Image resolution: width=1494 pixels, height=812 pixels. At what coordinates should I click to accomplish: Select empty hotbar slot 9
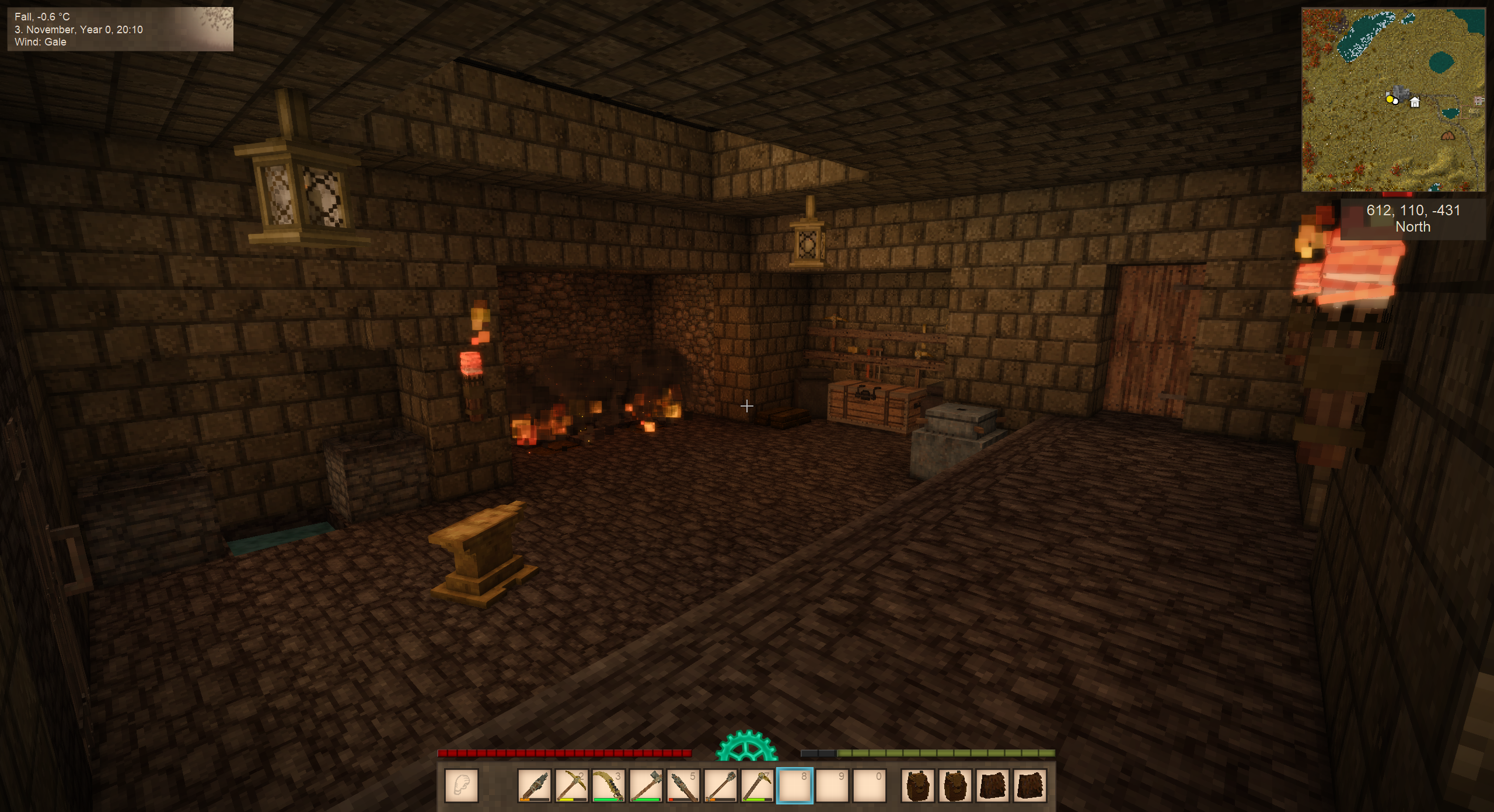pos(832,785)
